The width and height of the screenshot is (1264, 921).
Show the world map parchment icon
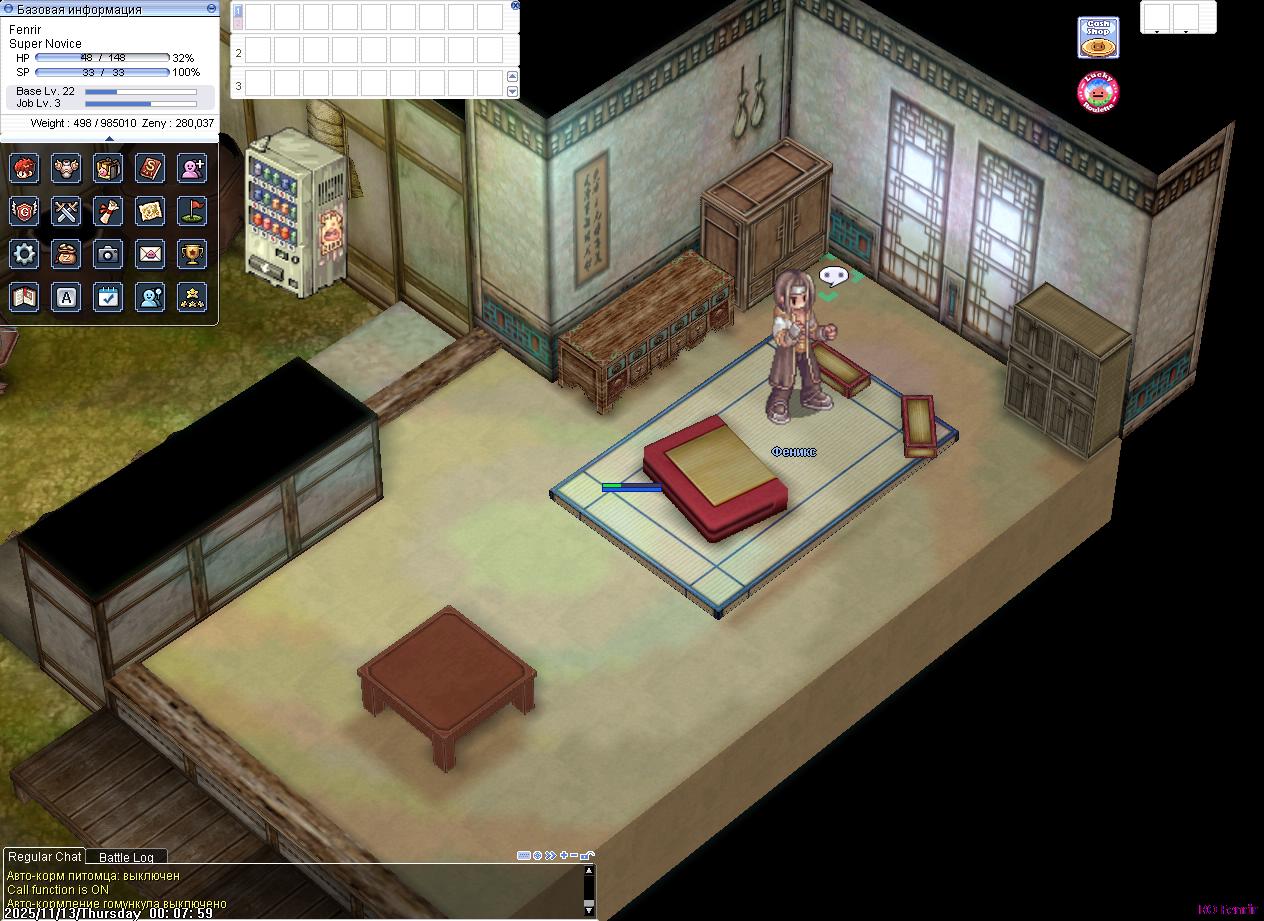tap(150, 211)
